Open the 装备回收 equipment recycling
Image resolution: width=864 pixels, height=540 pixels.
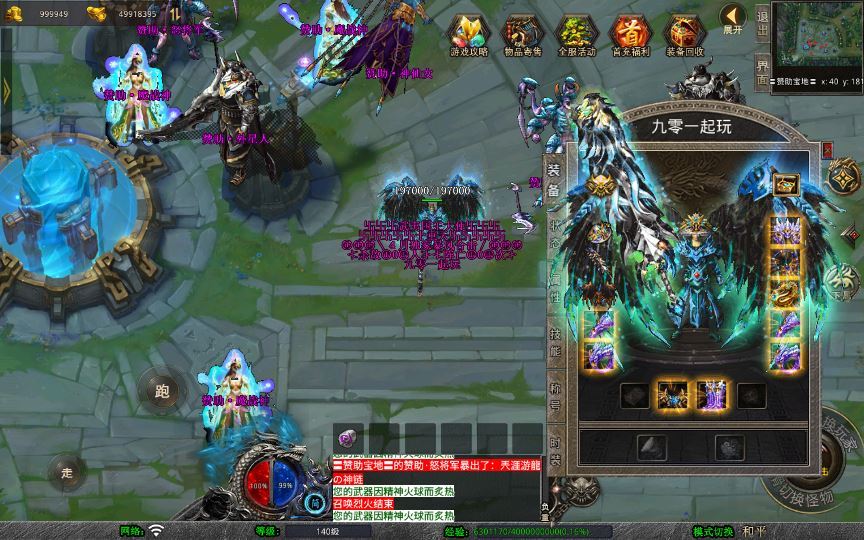pyautogui.click(x=684, y=34)
